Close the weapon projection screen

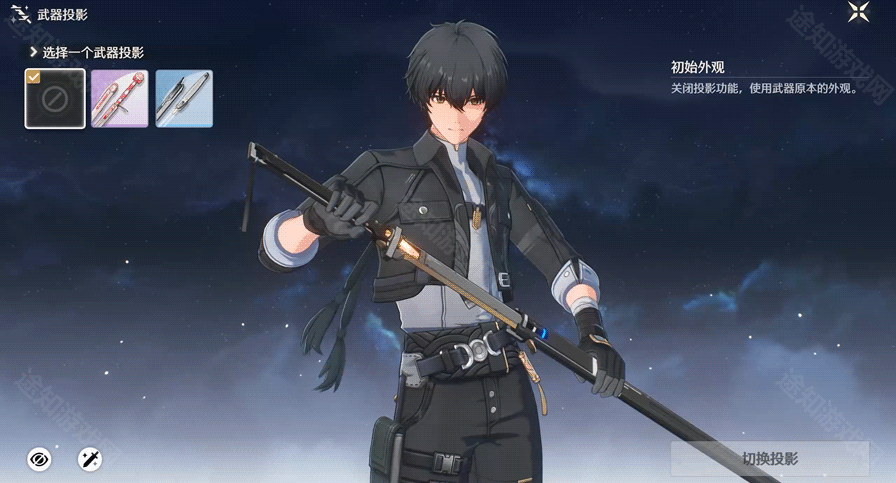click(858, 13)
